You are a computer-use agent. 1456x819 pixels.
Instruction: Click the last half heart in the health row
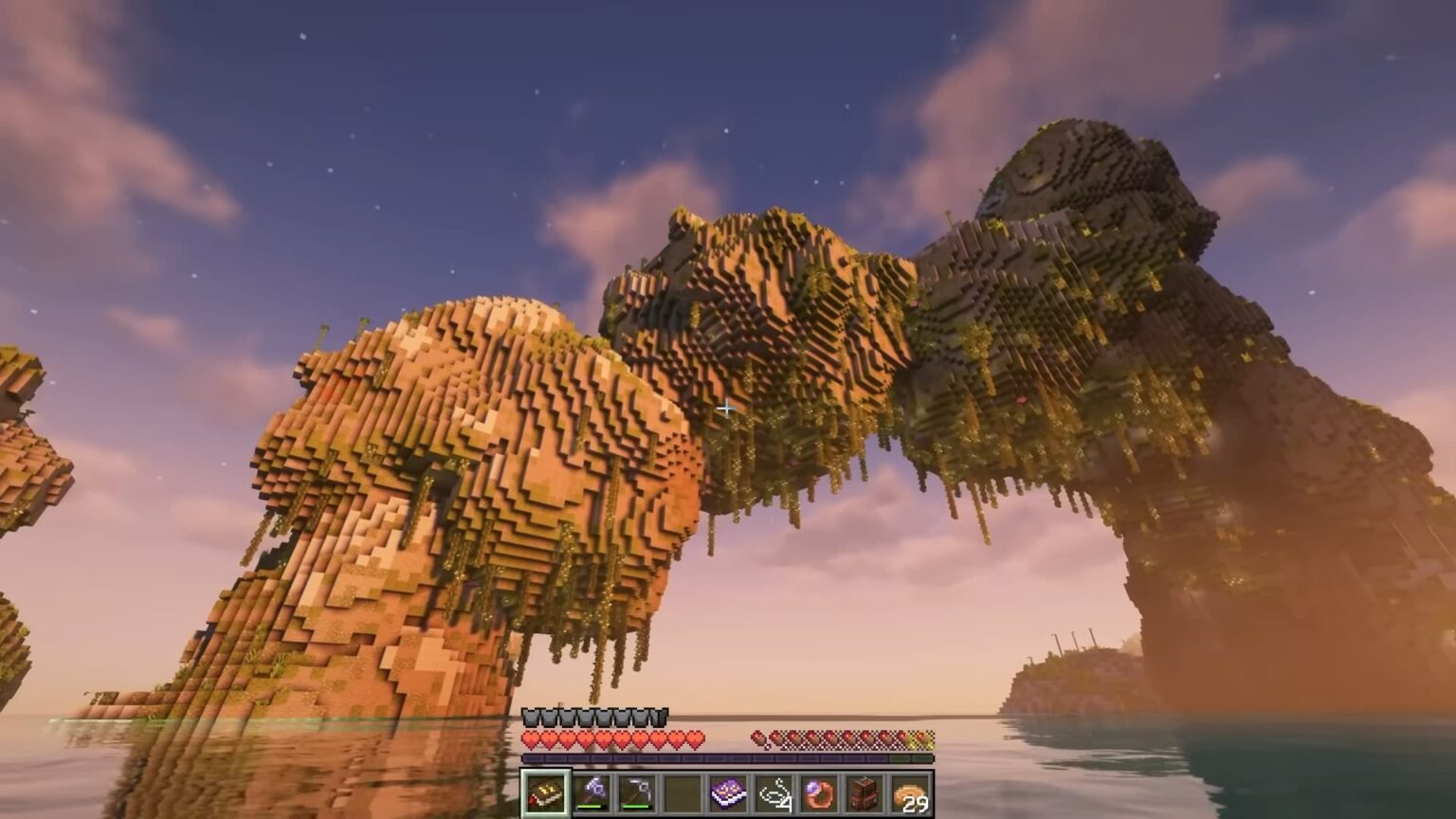693,737
